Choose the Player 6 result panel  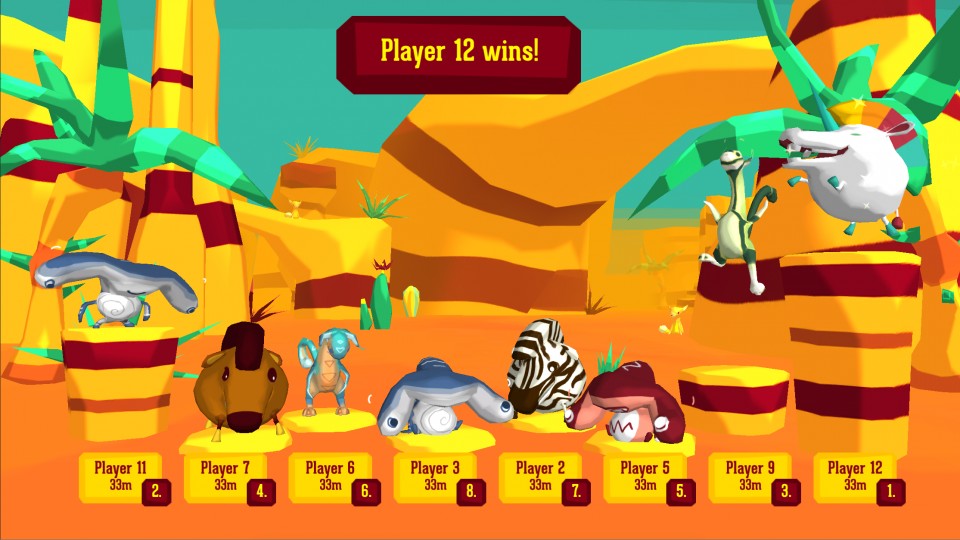(332, 477)
